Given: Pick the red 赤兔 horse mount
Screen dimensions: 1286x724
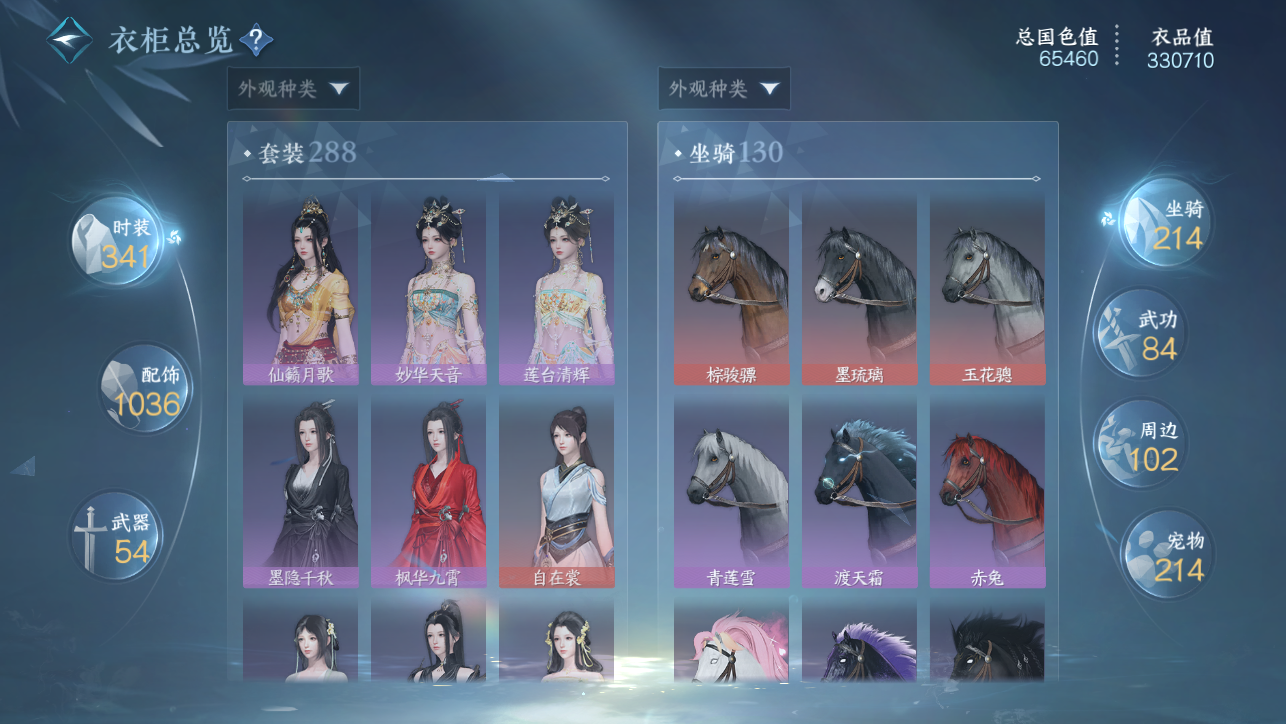Looking at the screenshot, I should pos(987,492).
